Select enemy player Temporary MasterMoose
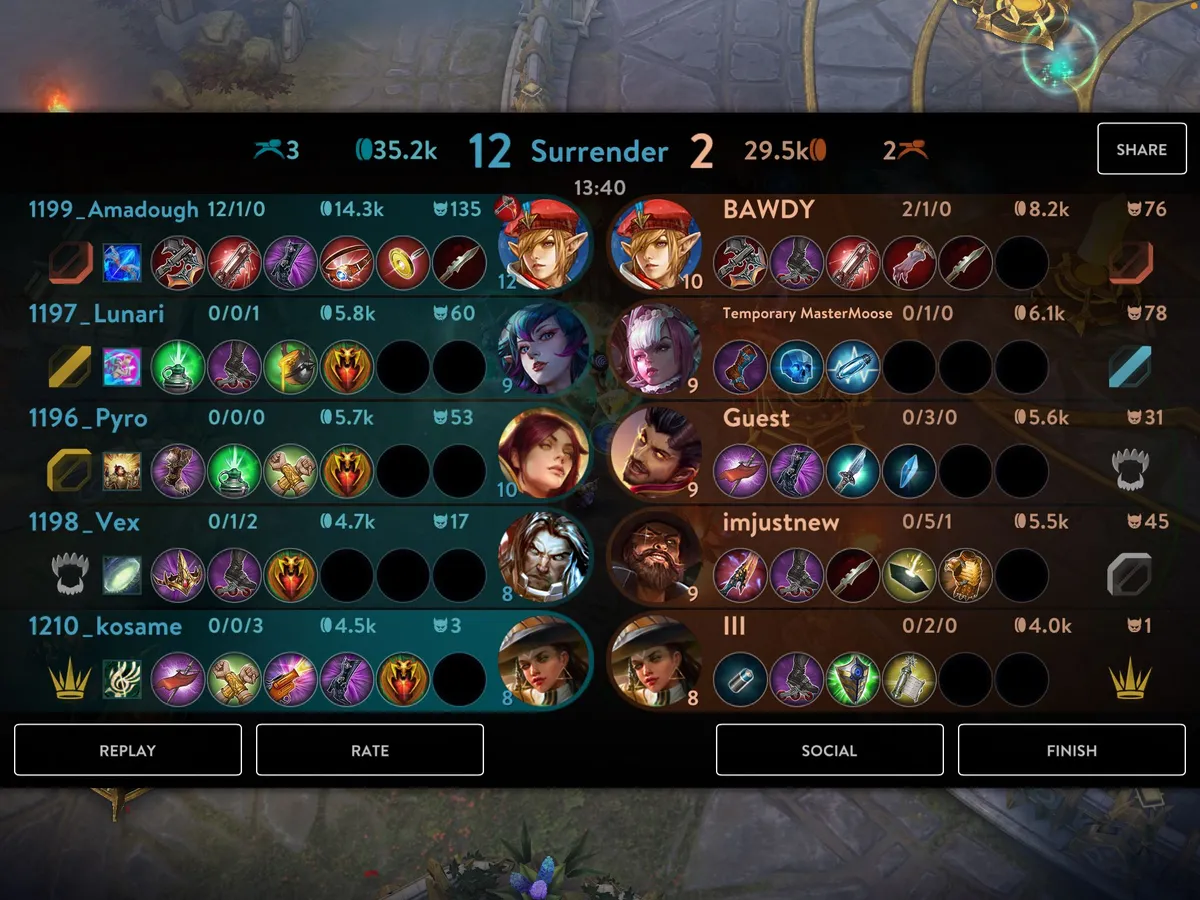 pyautogui.click(x=807, y=314)
